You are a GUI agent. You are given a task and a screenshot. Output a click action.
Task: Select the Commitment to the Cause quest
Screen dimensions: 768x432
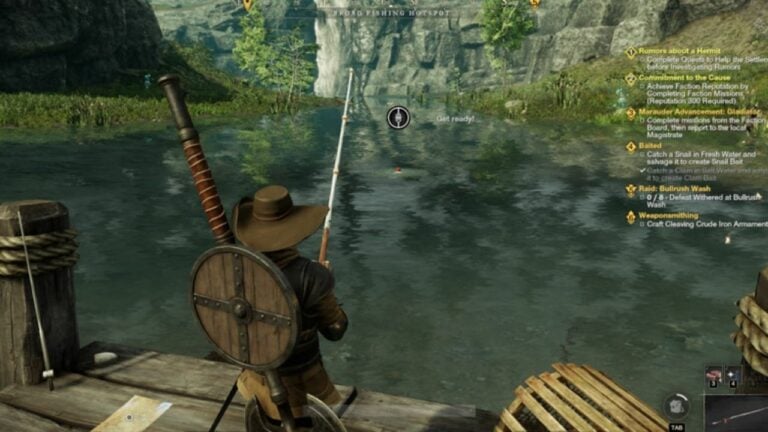tap(687, 77)
